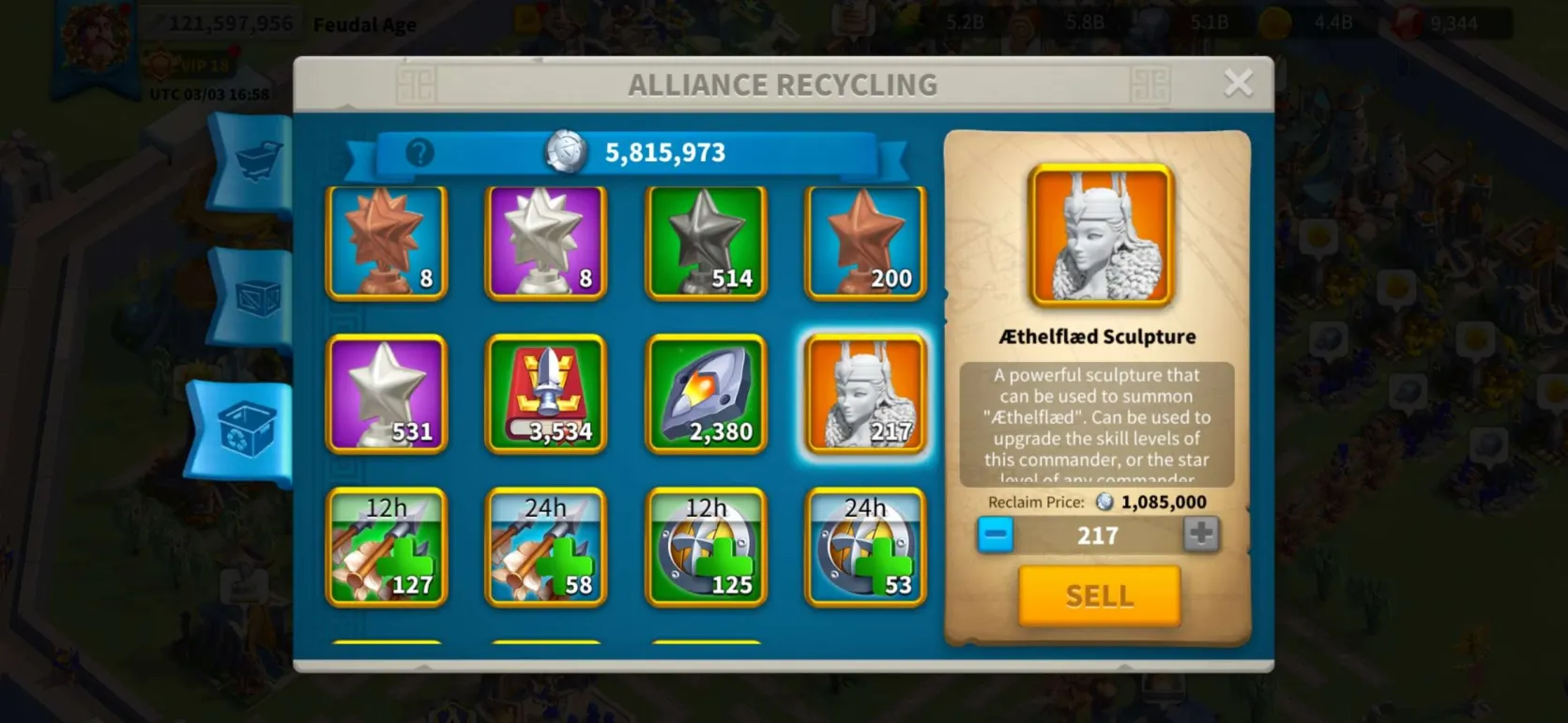Edit the sell quantity field showing 217

[x=1097, y=535]
